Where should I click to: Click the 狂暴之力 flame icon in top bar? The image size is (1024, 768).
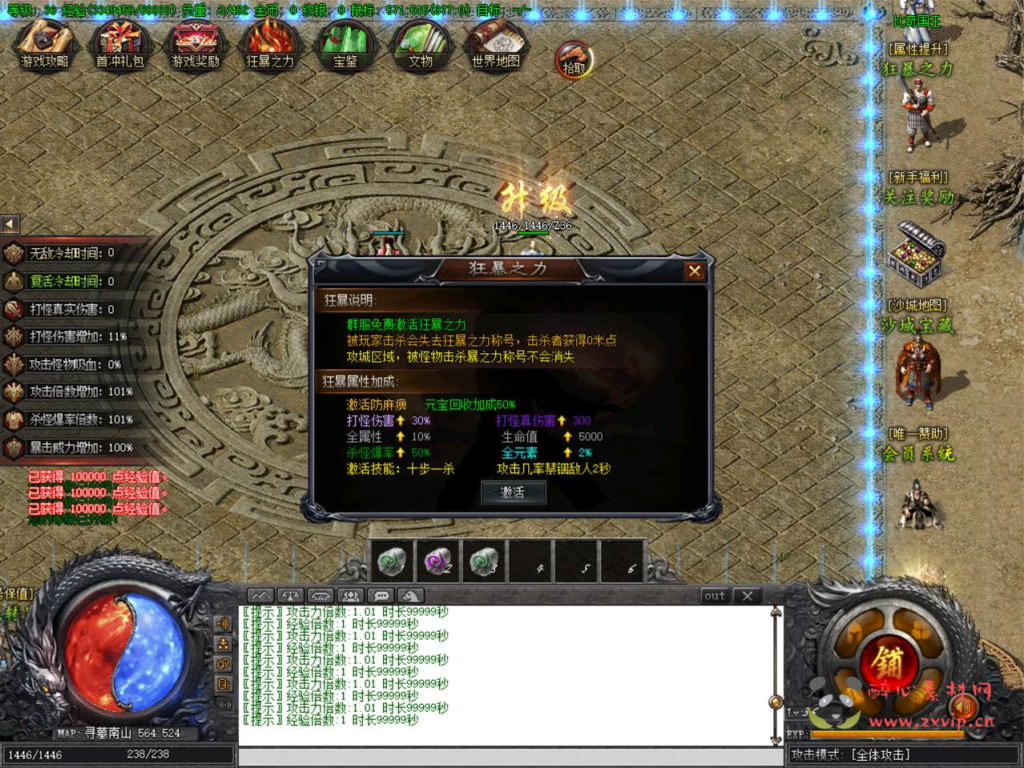click(x=270, y=44)
